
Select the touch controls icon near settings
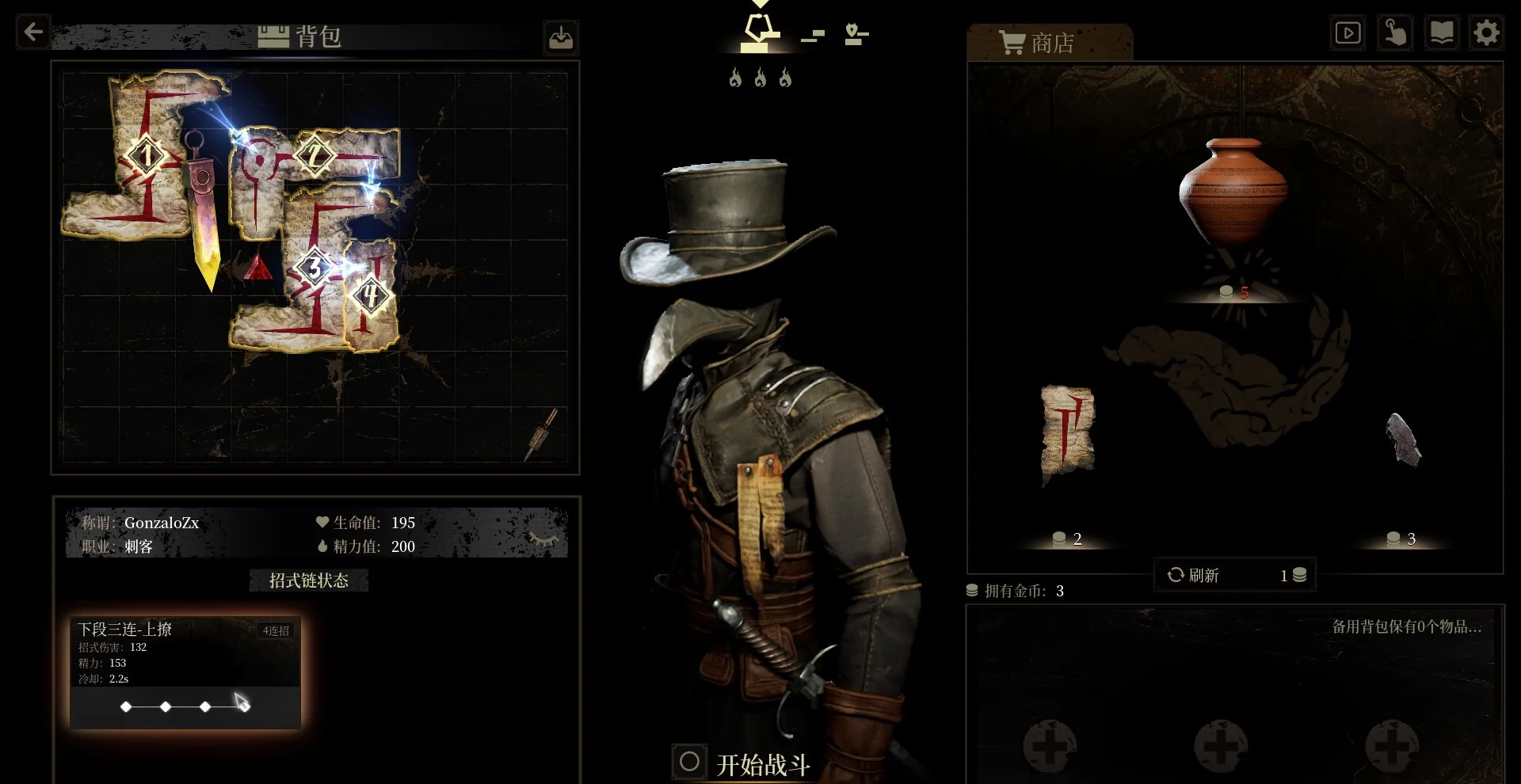[1395, 32]
